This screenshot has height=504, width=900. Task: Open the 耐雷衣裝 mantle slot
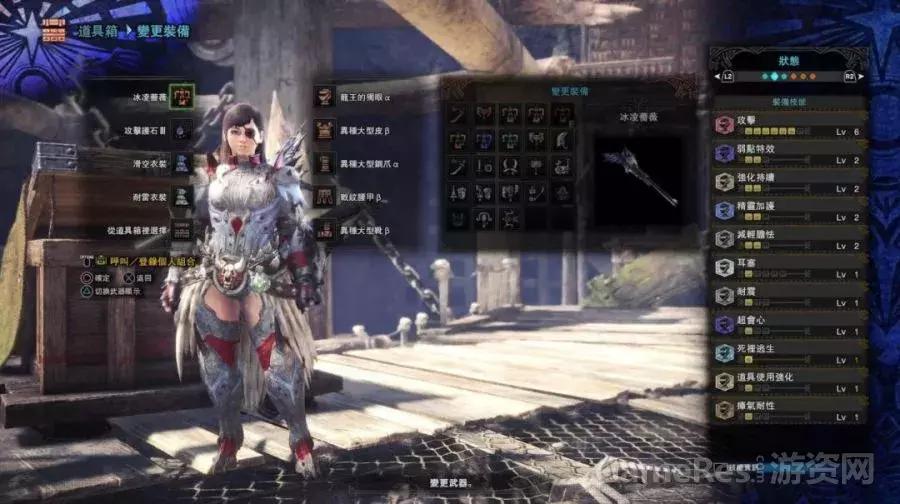click(181, 196)
